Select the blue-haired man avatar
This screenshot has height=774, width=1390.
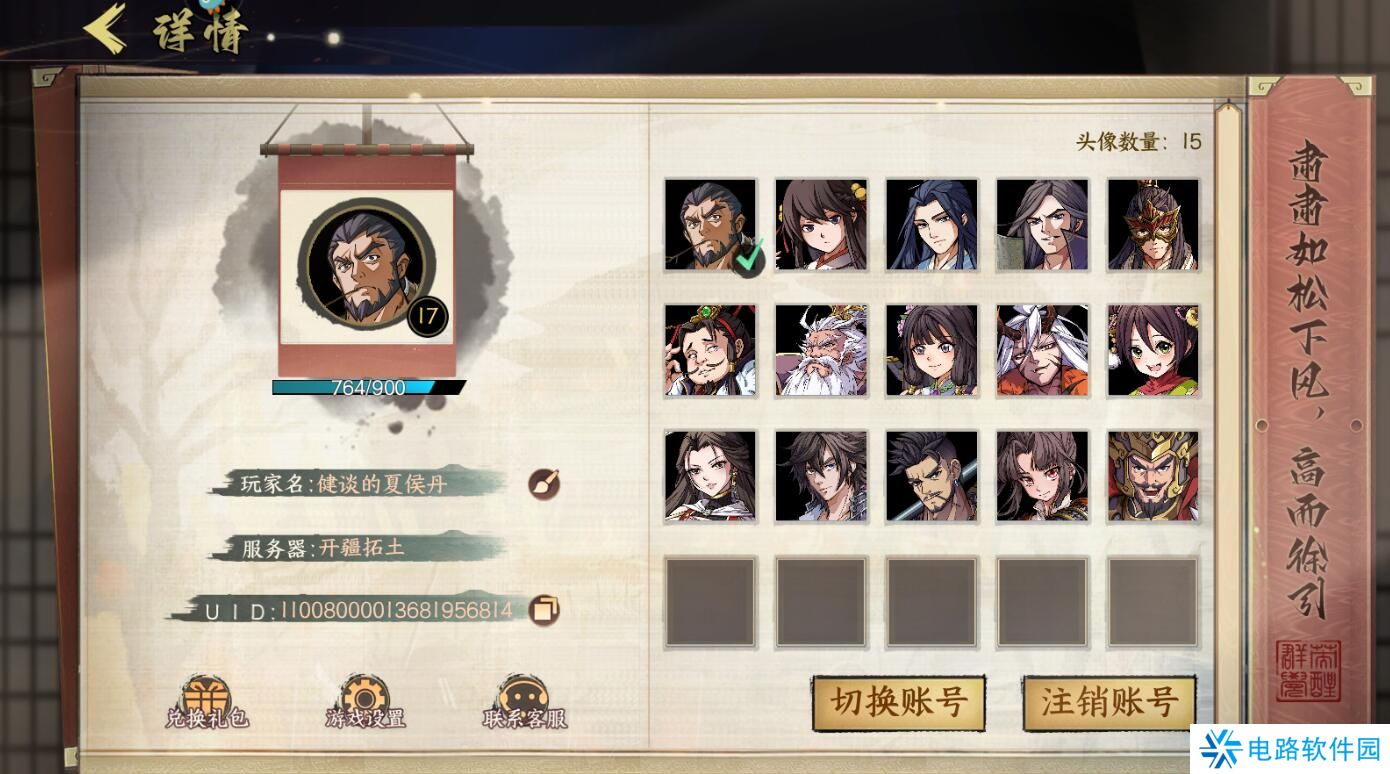coord(932,225)
